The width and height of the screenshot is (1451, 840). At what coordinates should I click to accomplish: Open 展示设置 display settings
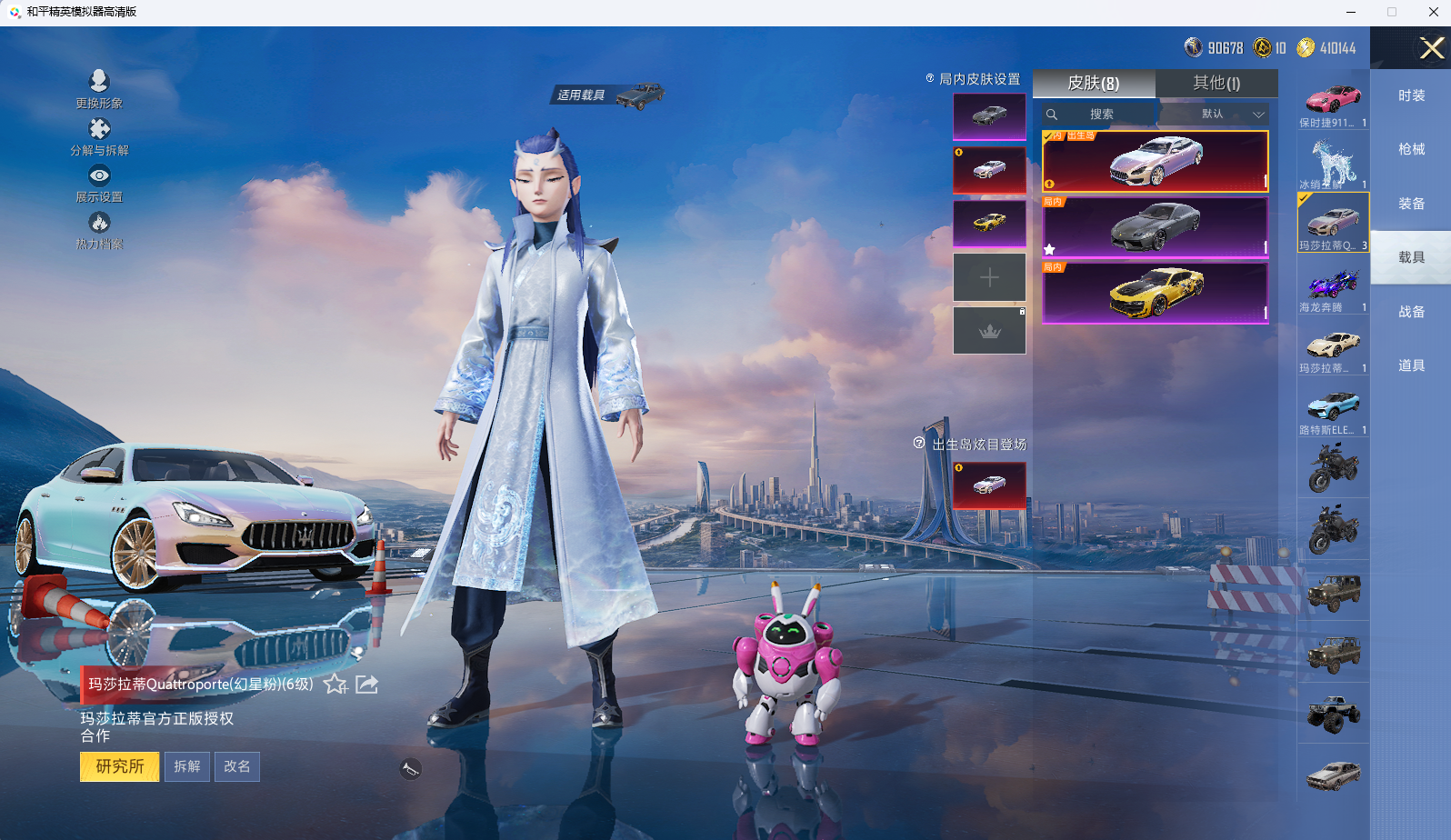click(x=99, y=184)
